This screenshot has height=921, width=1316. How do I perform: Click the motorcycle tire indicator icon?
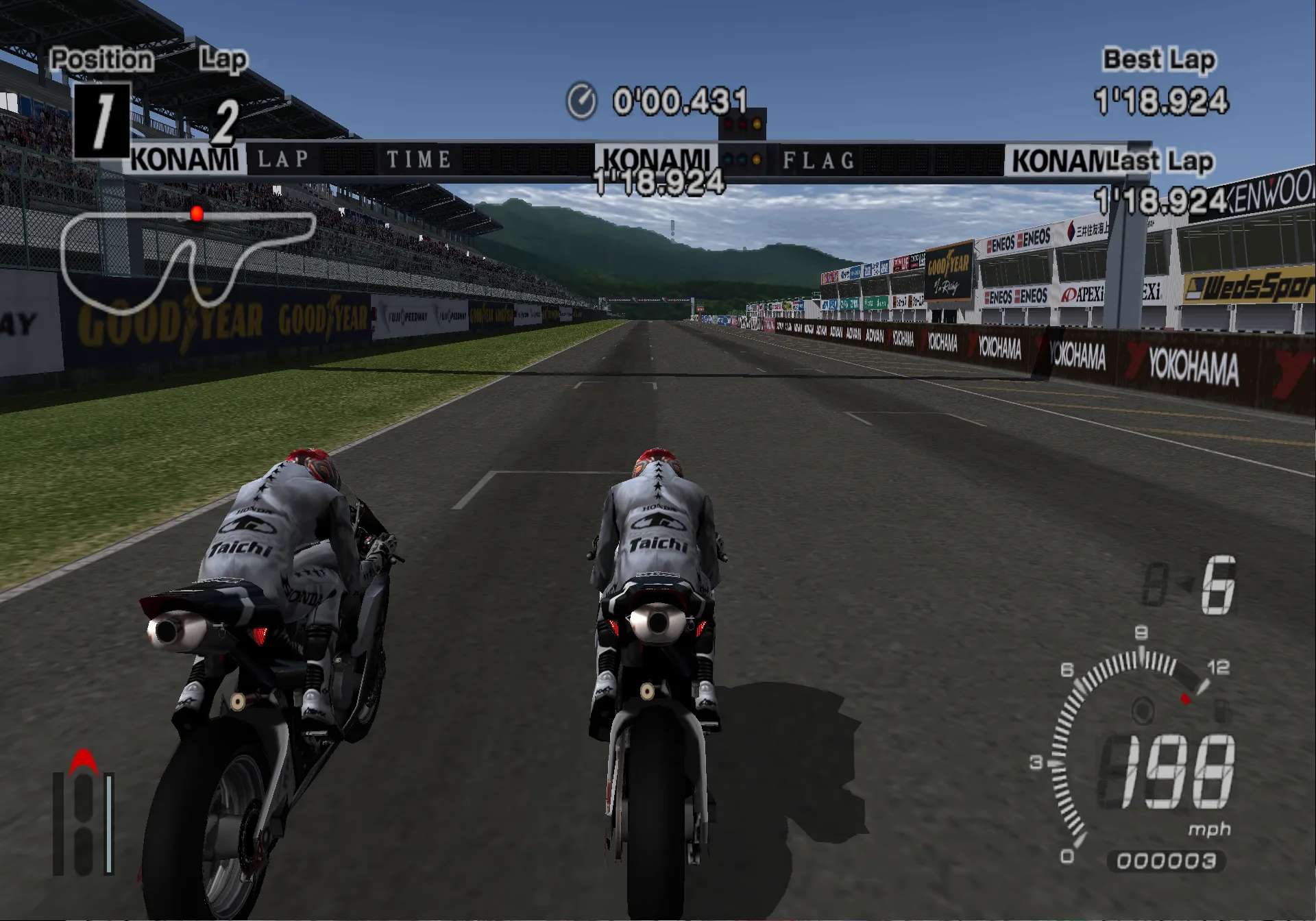click(83, 815)
